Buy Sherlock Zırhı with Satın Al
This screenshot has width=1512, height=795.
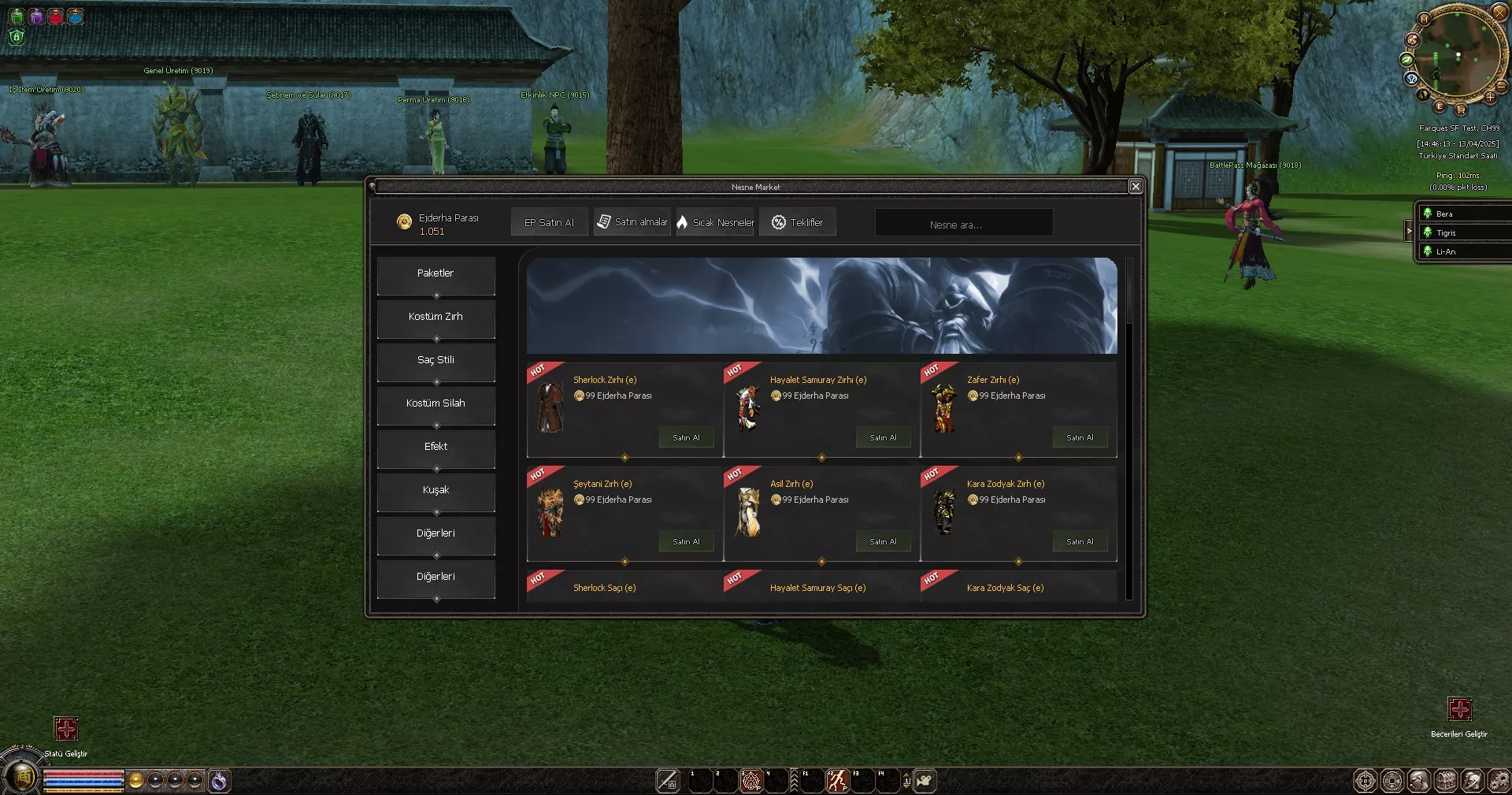tap(686, 437)
